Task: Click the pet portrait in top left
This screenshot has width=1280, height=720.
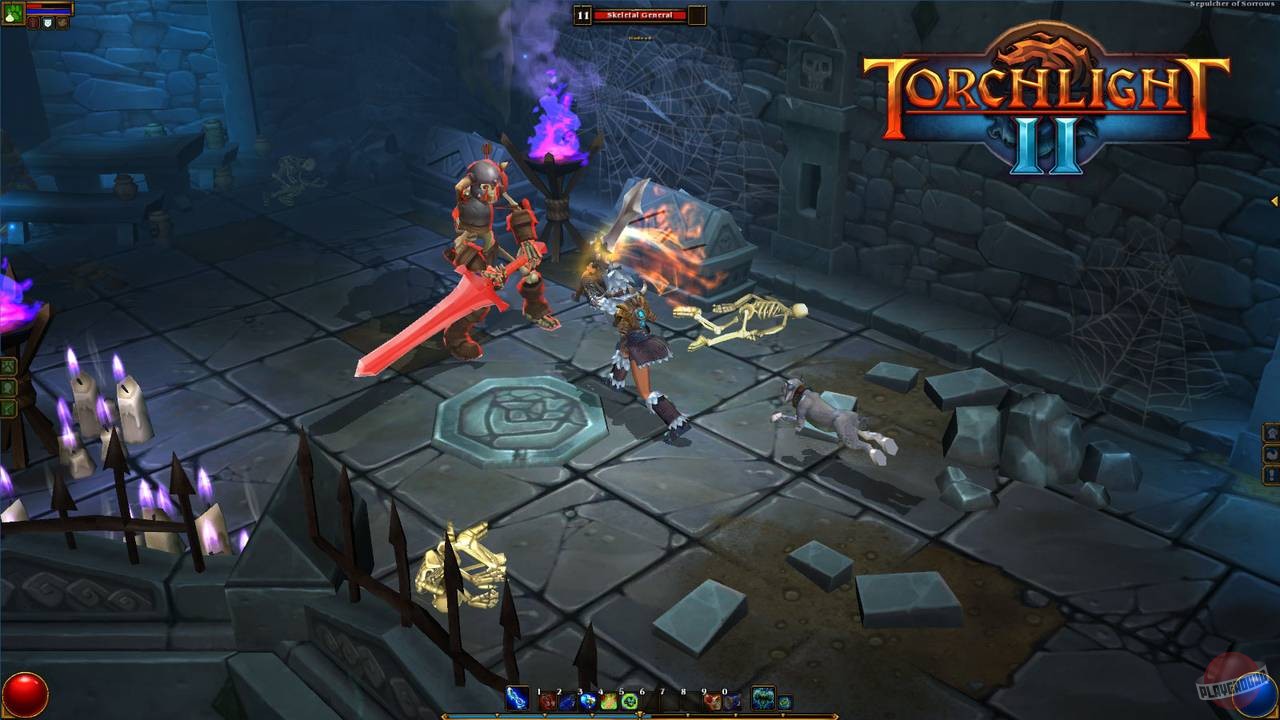Action: (x=12, y=16)
